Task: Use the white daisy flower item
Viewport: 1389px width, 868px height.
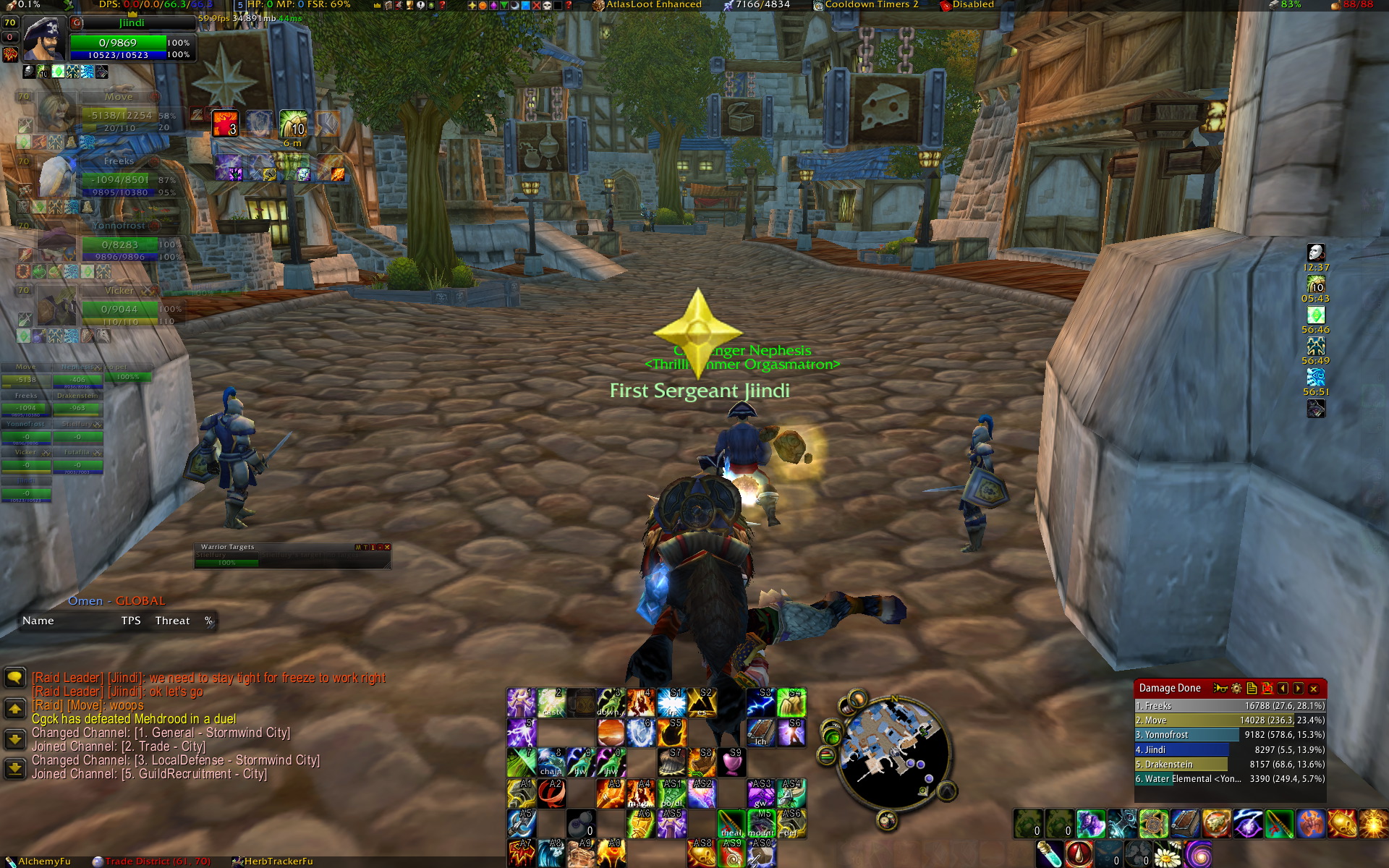Action: (1167, 854)
